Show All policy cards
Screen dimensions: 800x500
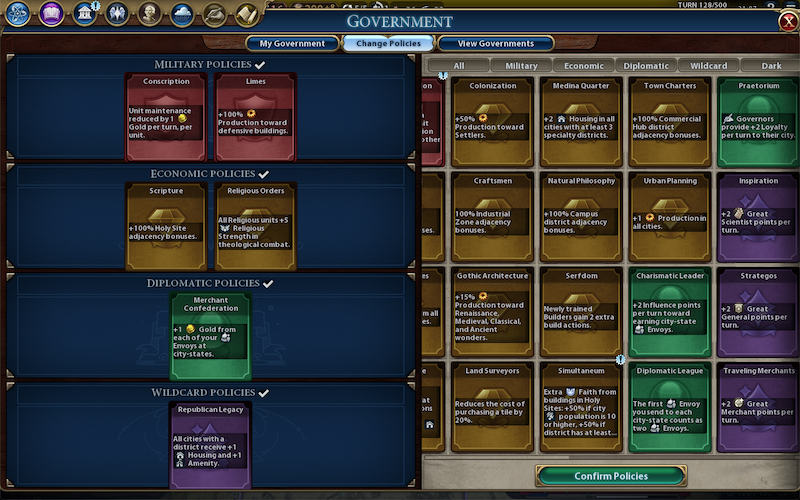459,66
